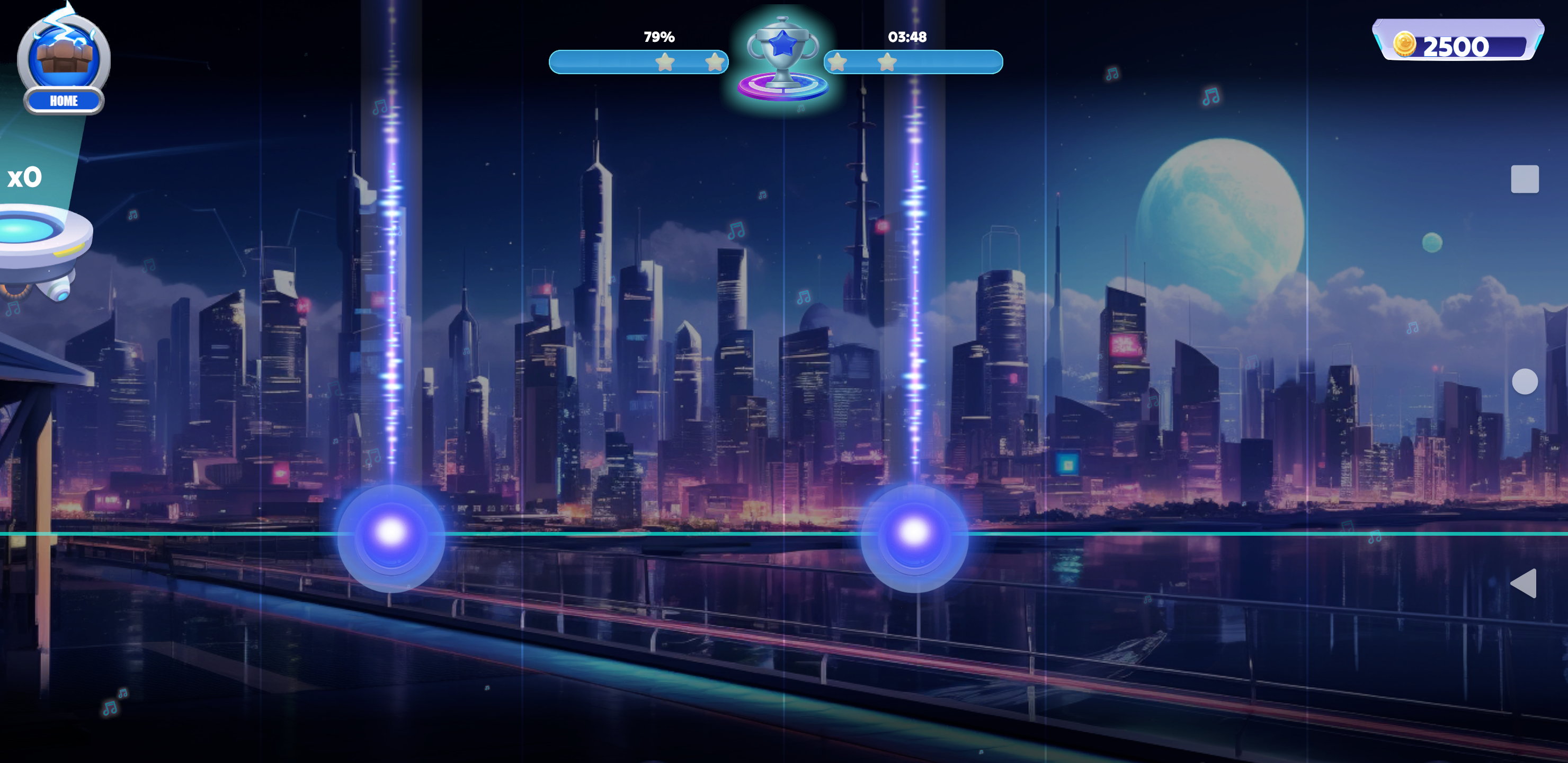Image resolution: width=1568 pixels, height=763 pixels.
Task: Tap the glowing purple circle pad on the left
Action: point(392,535)
